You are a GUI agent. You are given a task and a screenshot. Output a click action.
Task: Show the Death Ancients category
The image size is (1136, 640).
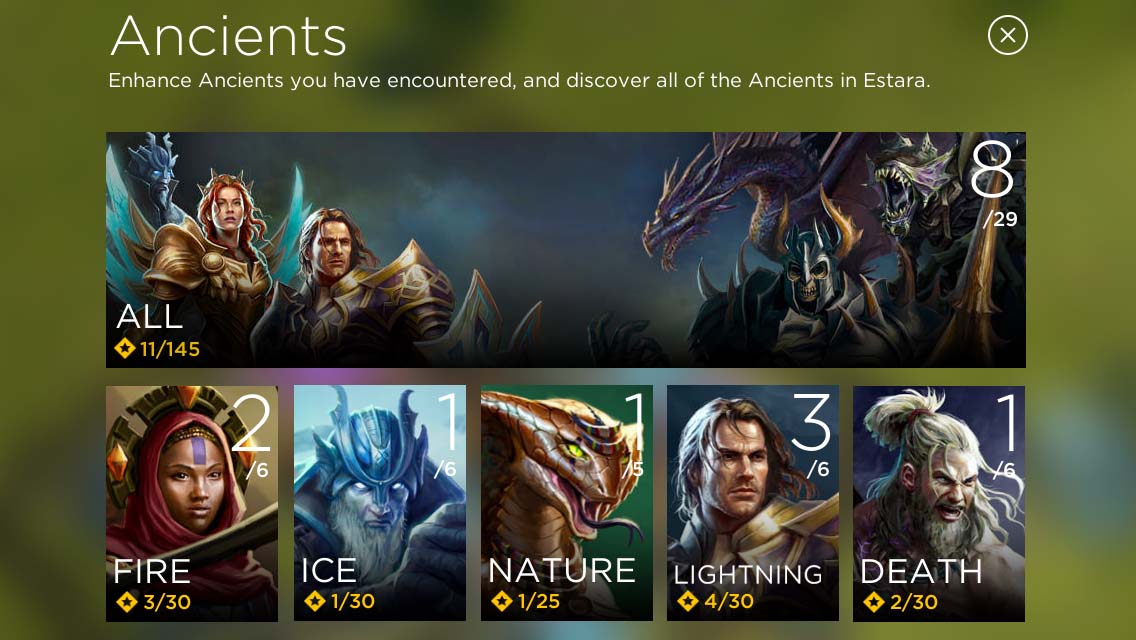tap(938, 503)
